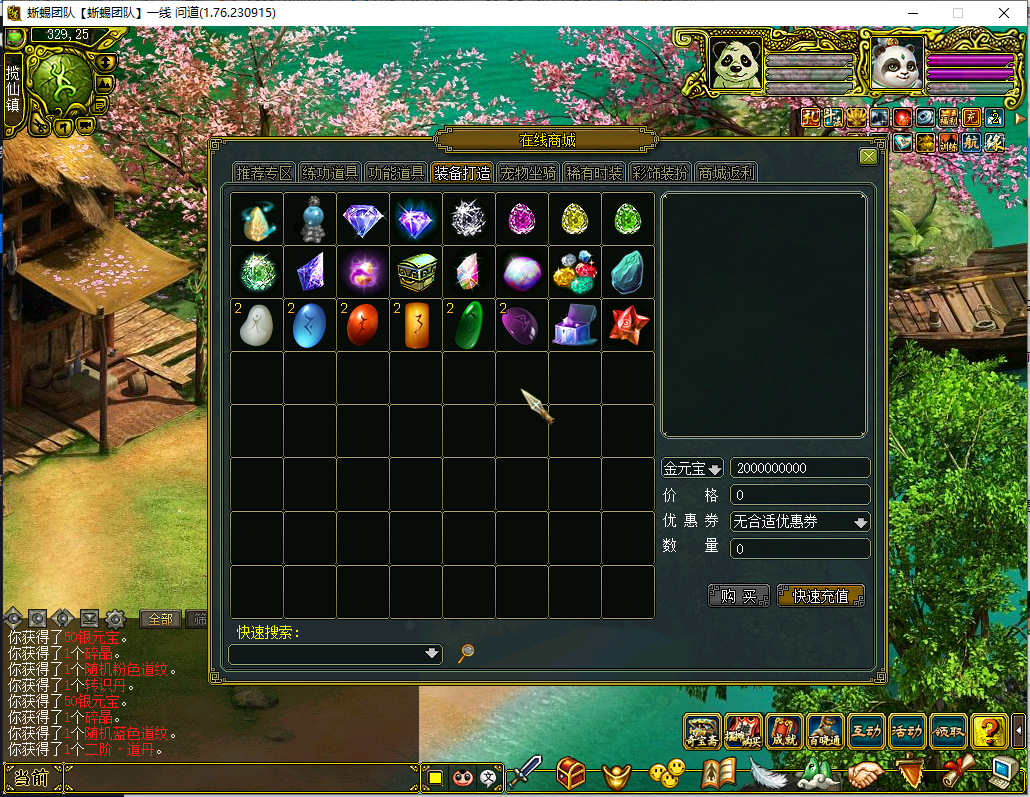Switch to the 商城返利 tab
This screenshot has width=1030, height=797.
click(x=726, y=173)
